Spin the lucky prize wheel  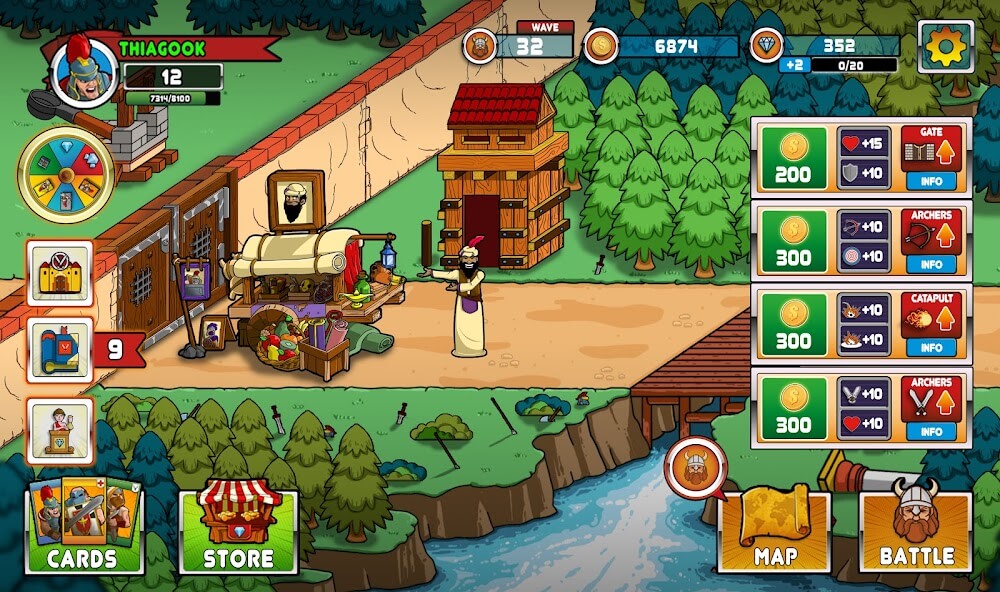click(x=65, y=175)
